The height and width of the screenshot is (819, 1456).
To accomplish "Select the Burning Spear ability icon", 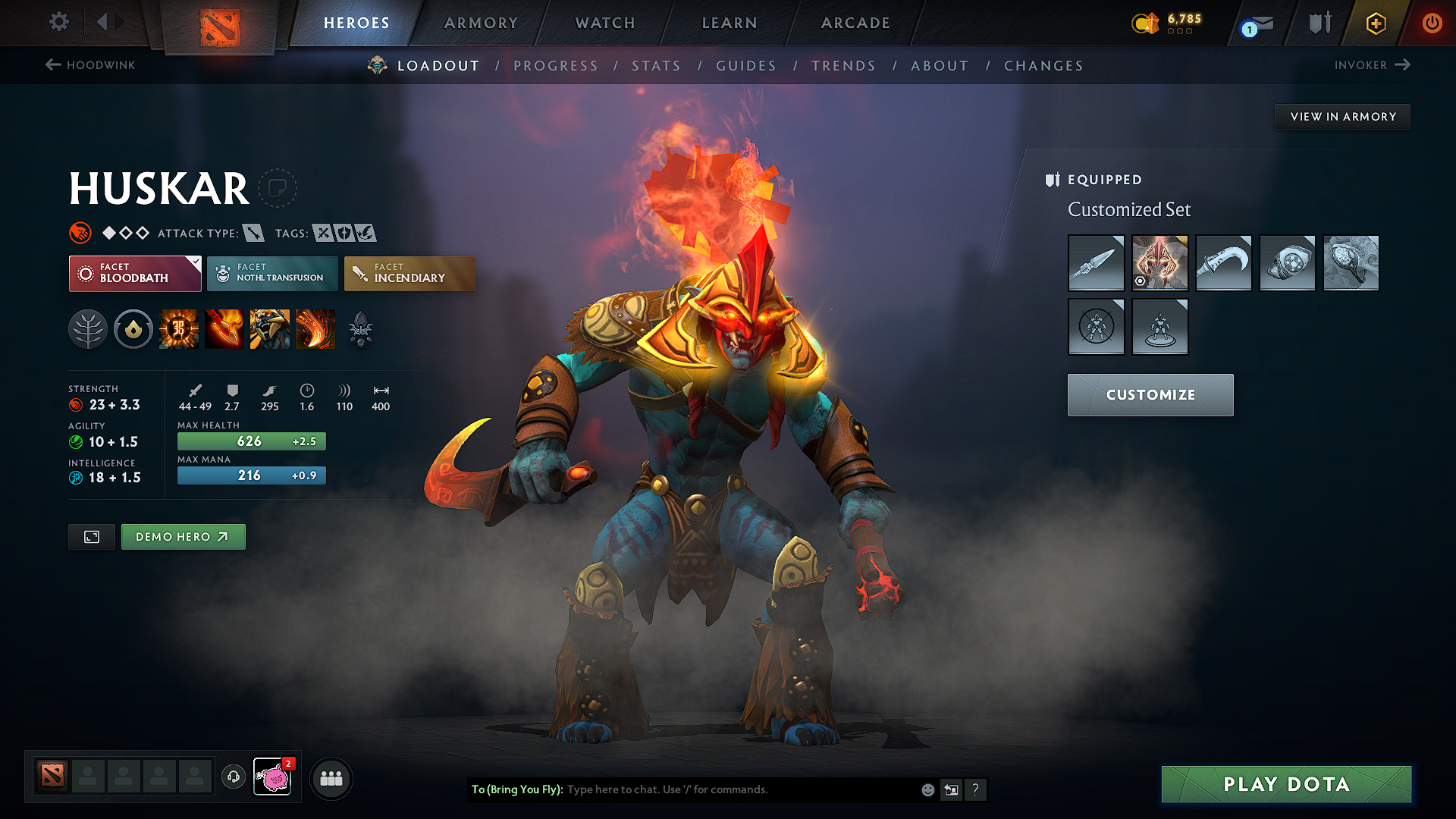I will point(224,328).
